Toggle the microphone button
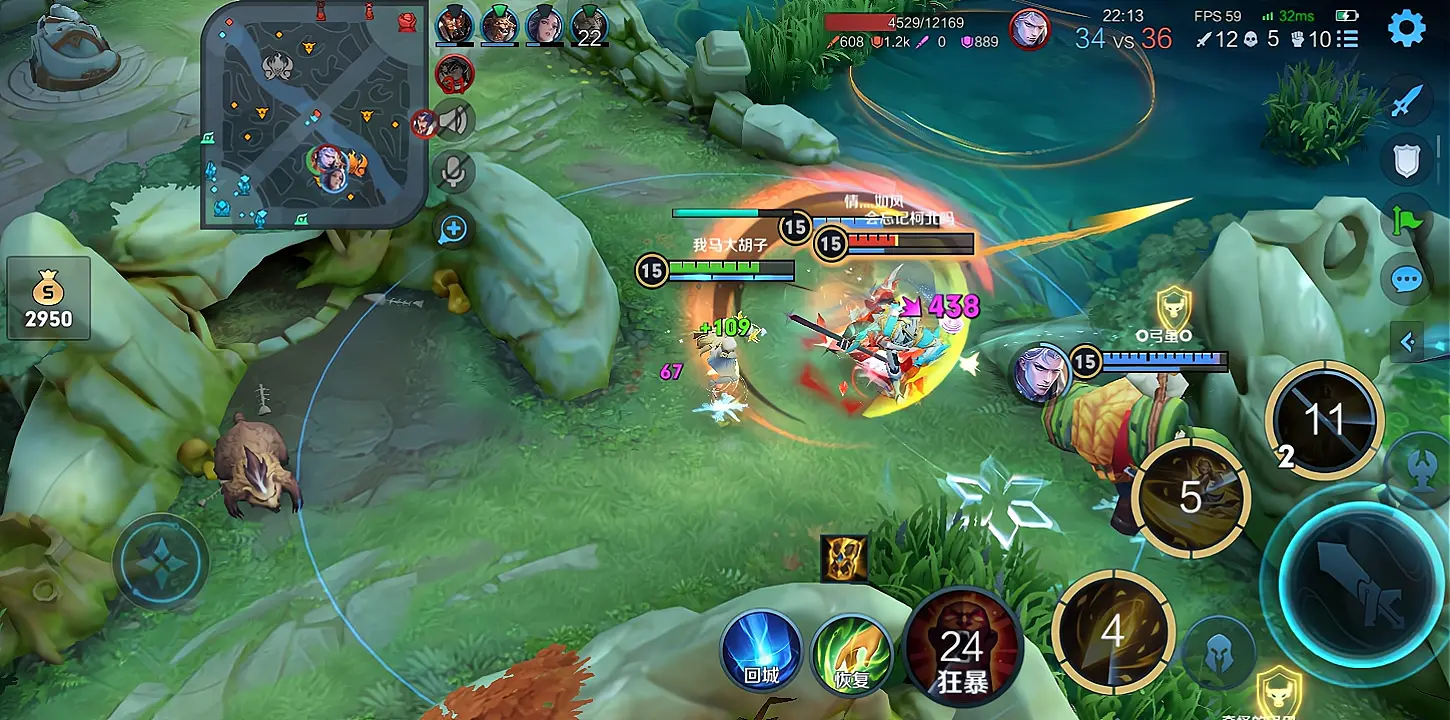Screen dimensions: 1450x720 point(454,172)
